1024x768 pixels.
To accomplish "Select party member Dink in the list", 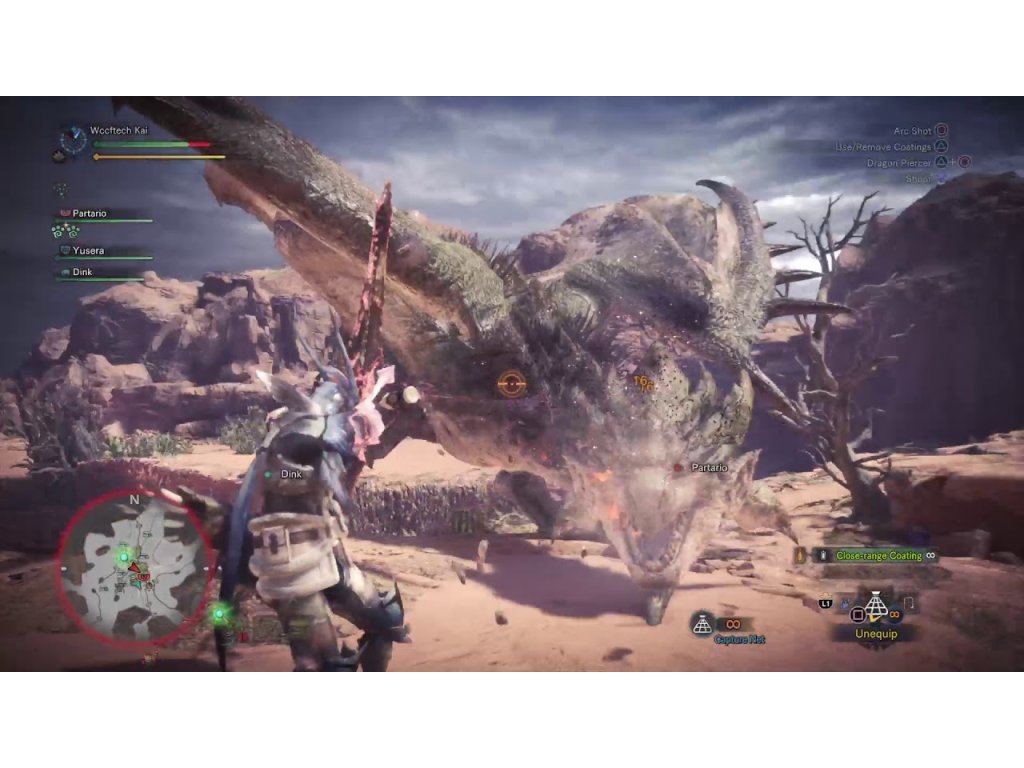I will point(84,272).
